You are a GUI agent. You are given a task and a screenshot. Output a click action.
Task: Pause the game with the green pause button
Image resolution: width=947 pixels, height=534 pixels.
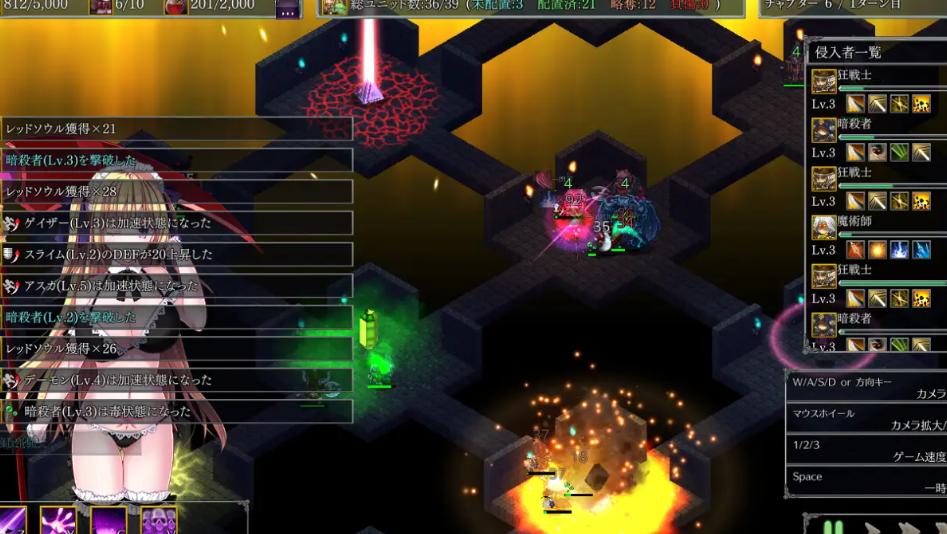[833, 527]
